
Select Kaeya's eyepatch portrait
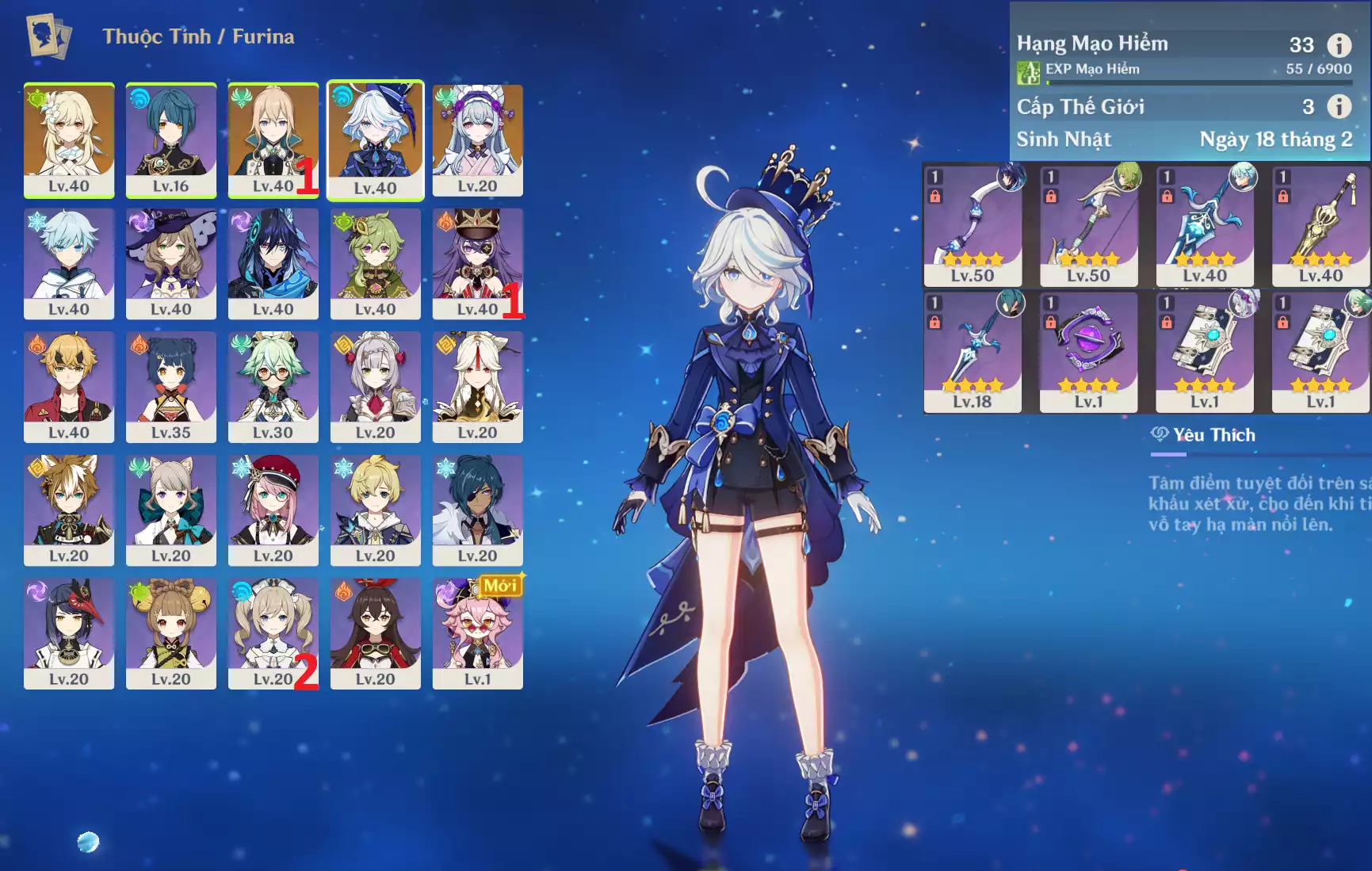coord(477,509)
